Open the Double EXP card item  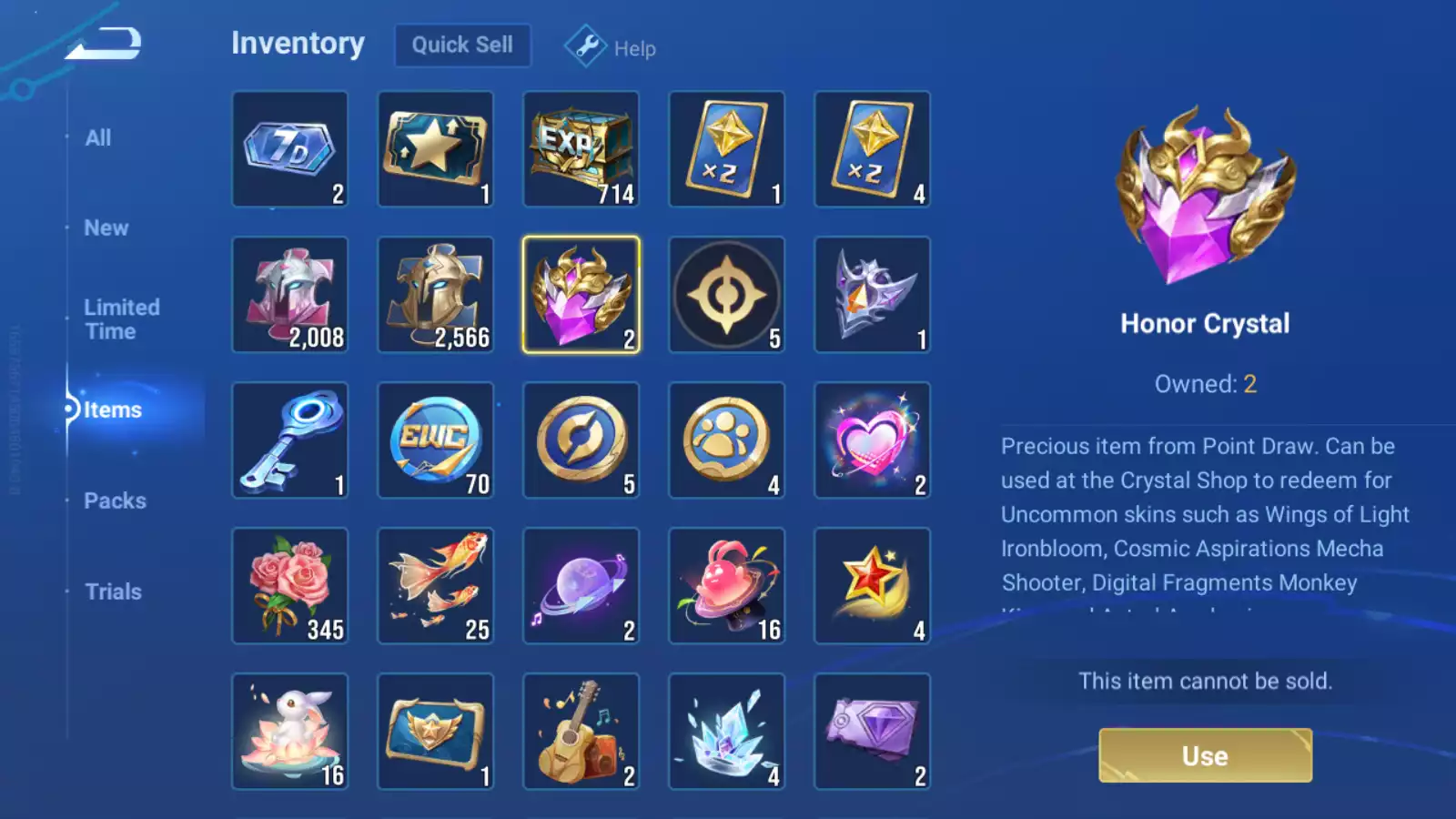[x=727, y=150]
